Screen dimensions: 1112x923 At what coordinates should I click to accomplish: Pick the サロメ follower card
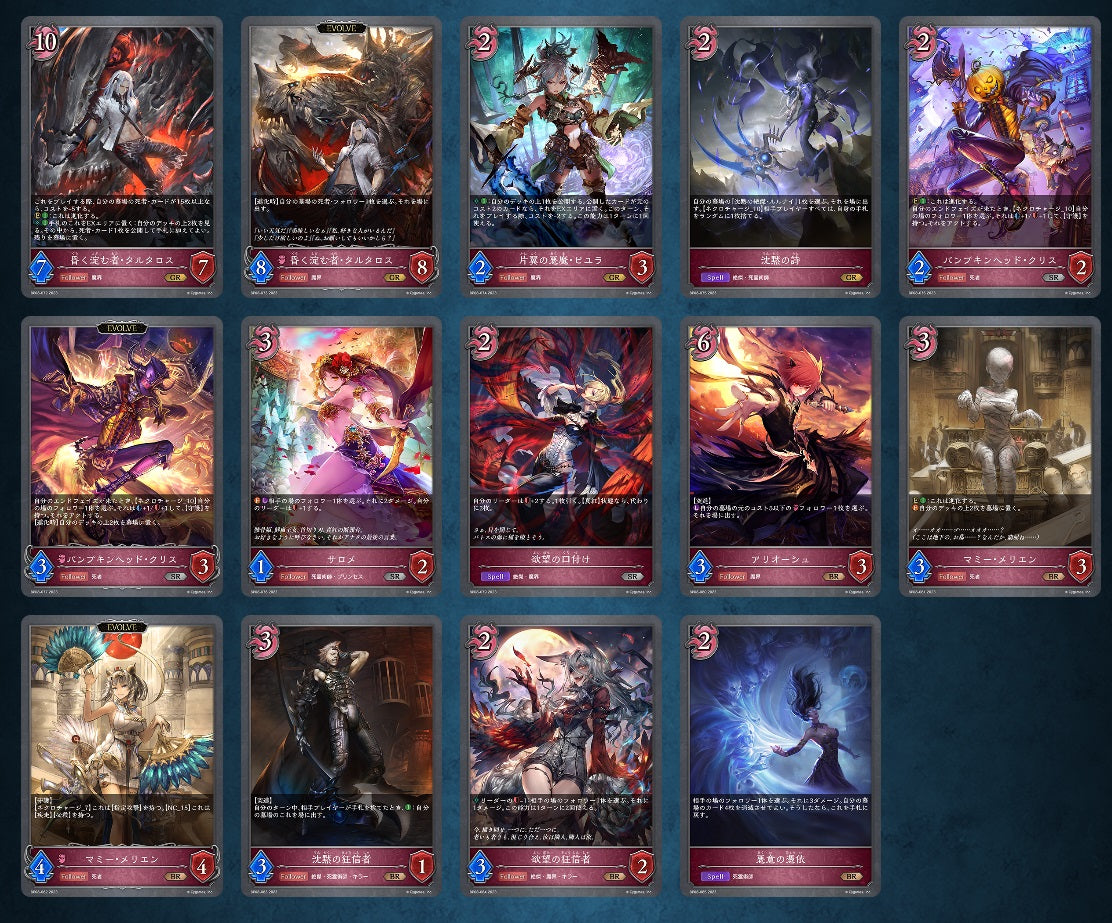coord(341,457)
